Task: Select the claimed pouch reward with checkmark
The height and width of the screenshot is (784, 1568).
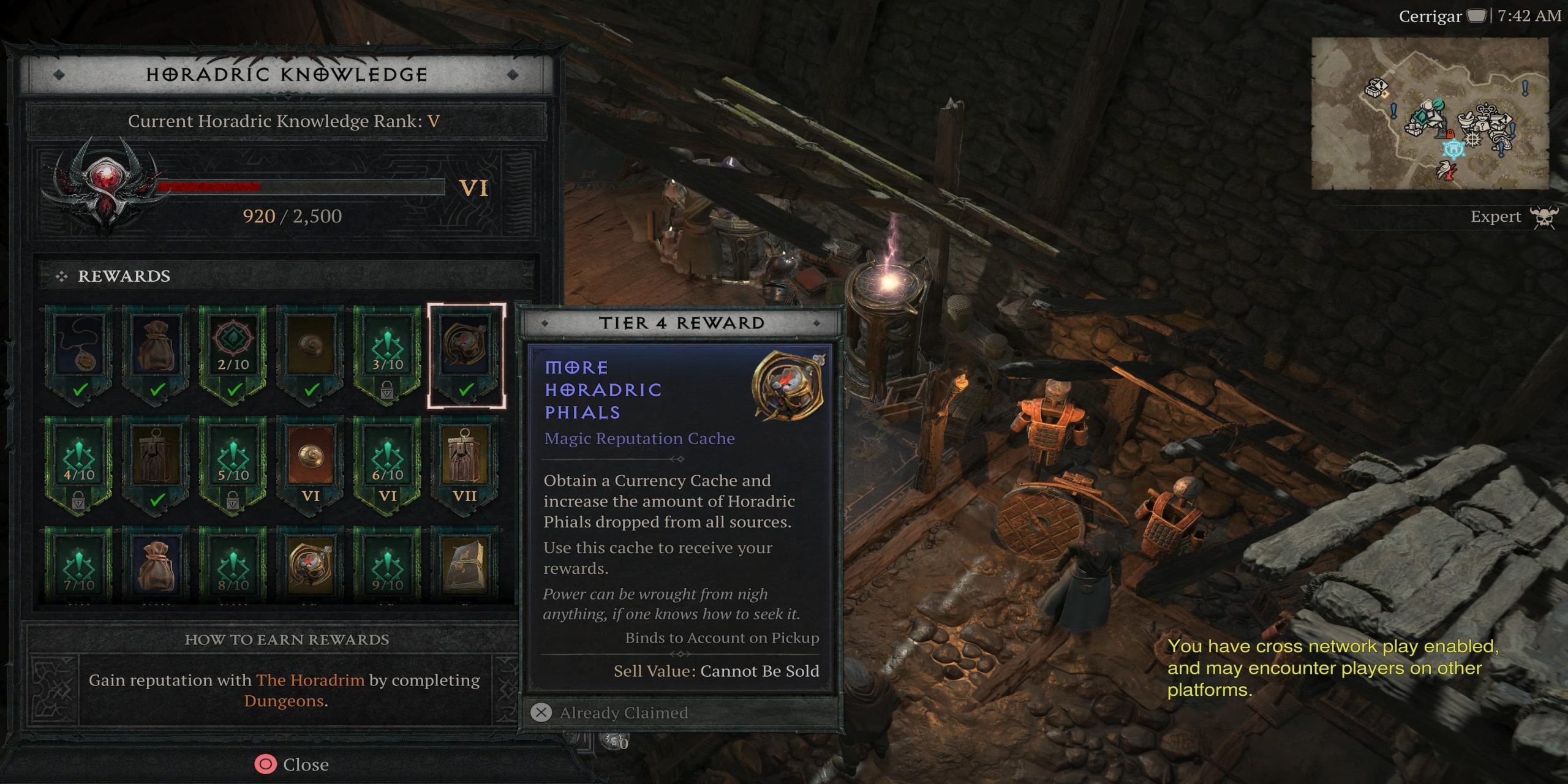Action: (x=157, y=352)
